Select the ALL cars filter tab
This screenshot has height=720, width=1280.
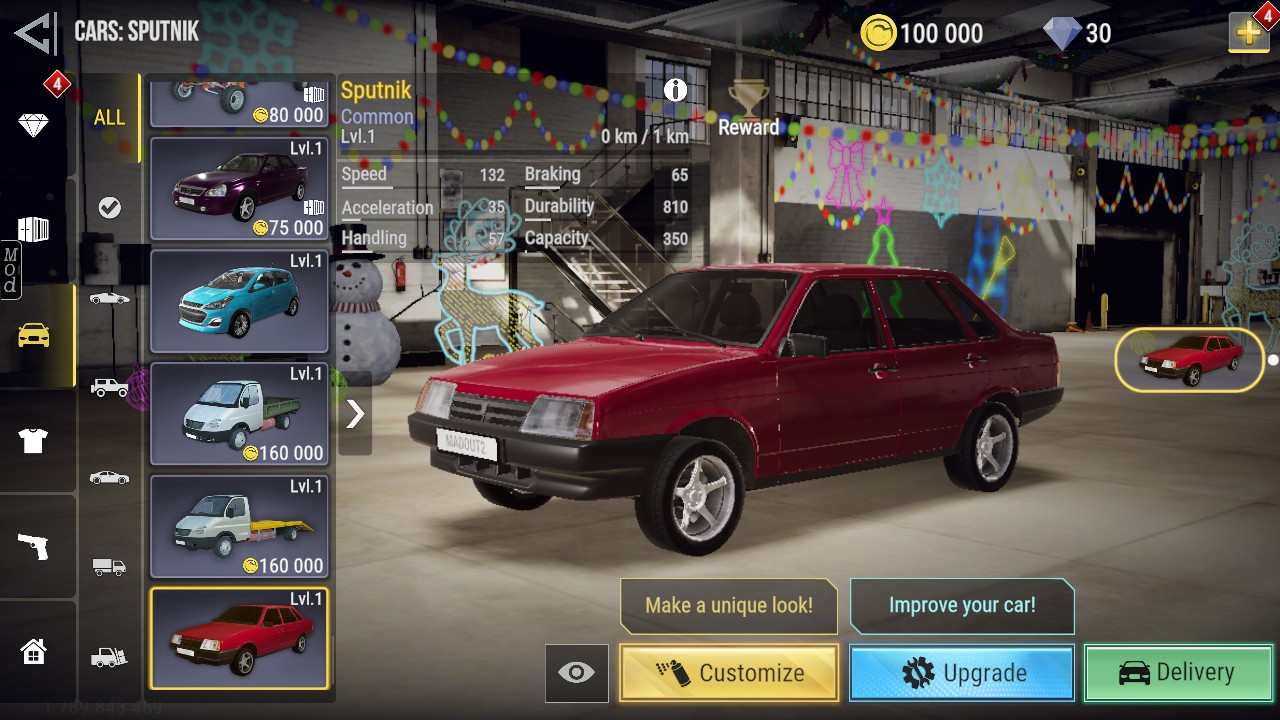tap(110, 118)
